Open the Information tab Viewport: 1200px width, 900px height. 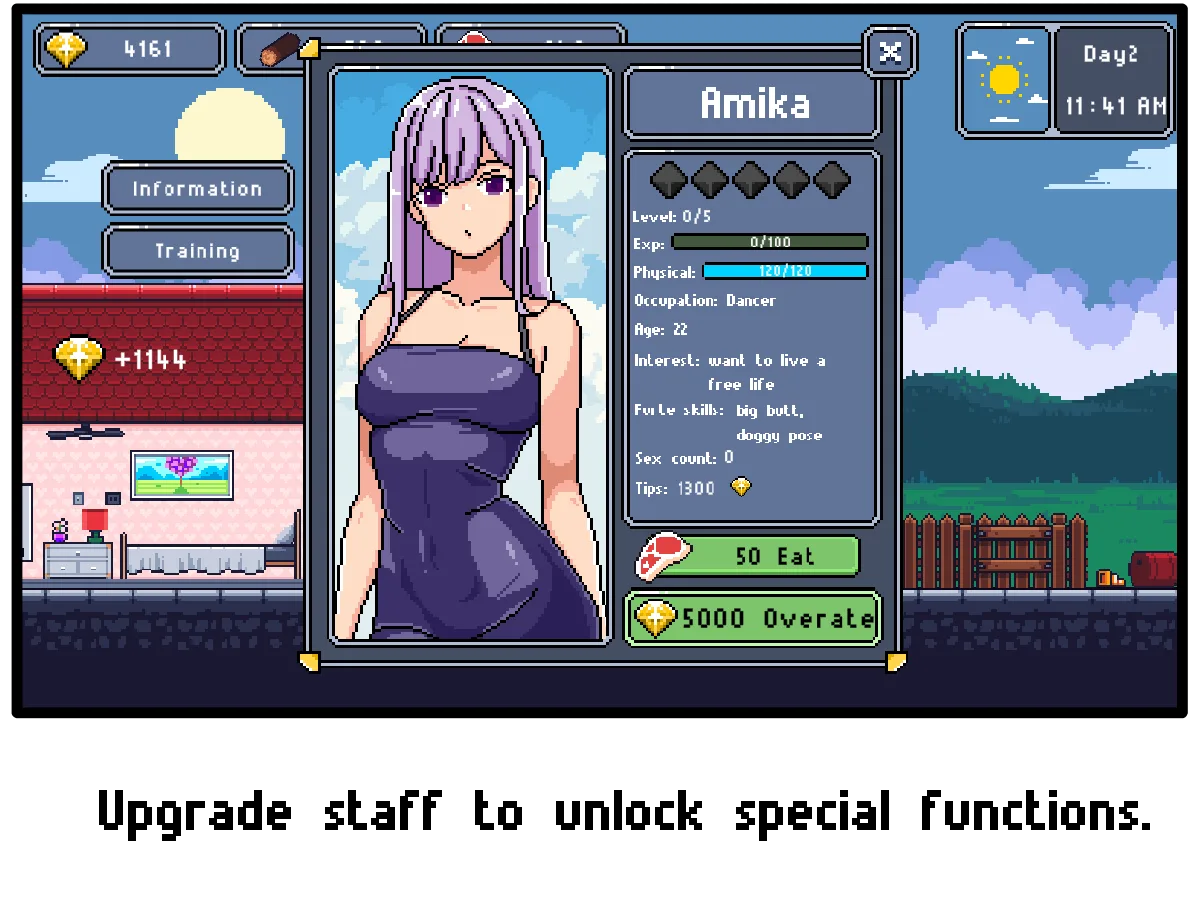point(197,188)
